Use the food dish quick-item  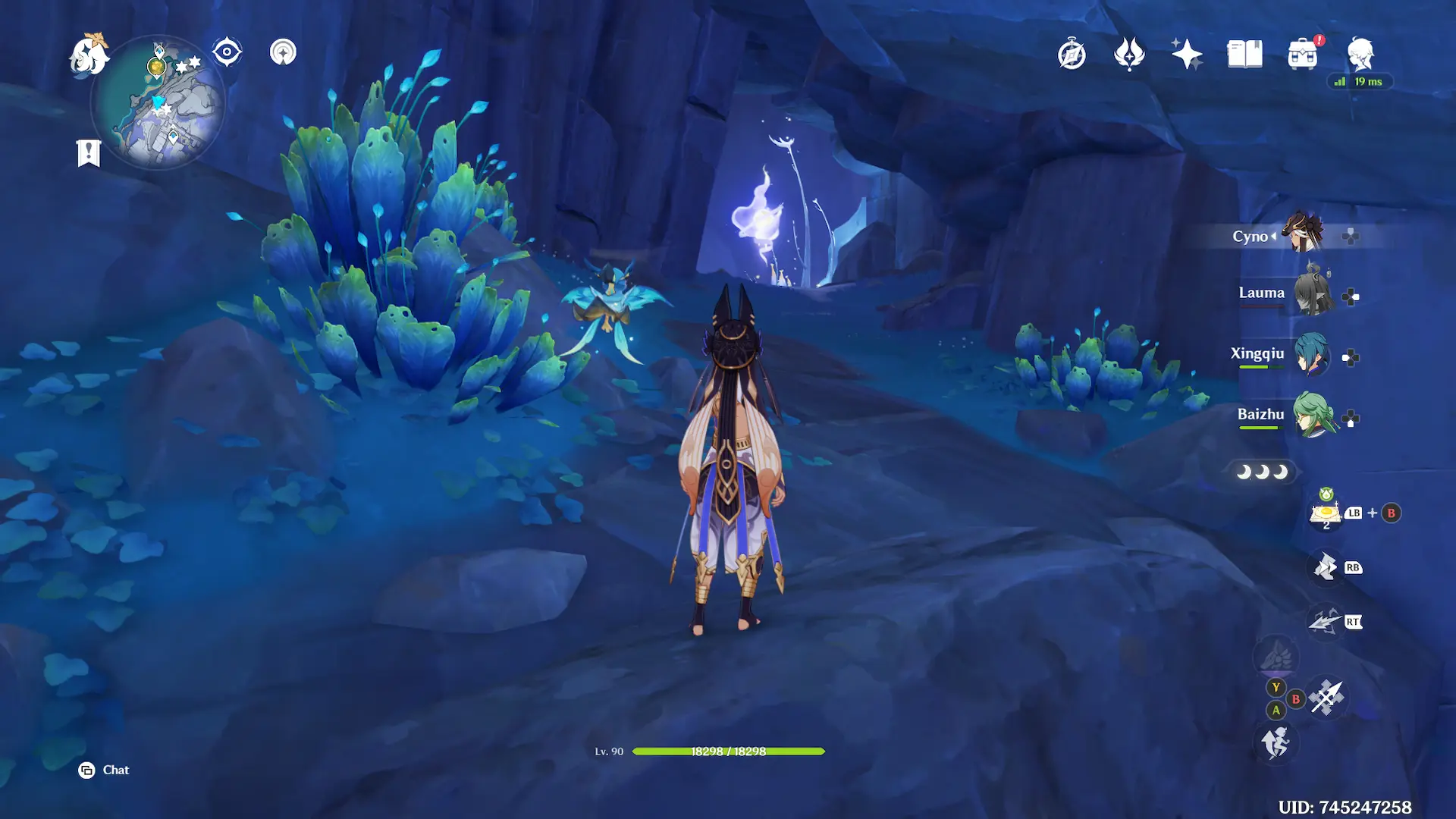1326,513
